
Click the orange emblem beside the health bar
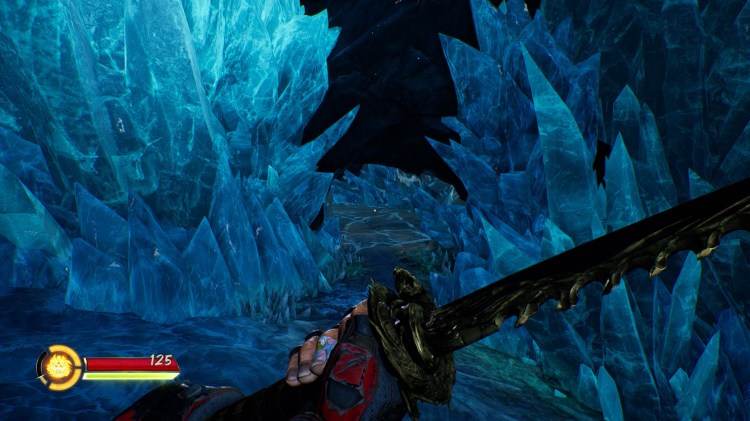coord(59,366)
